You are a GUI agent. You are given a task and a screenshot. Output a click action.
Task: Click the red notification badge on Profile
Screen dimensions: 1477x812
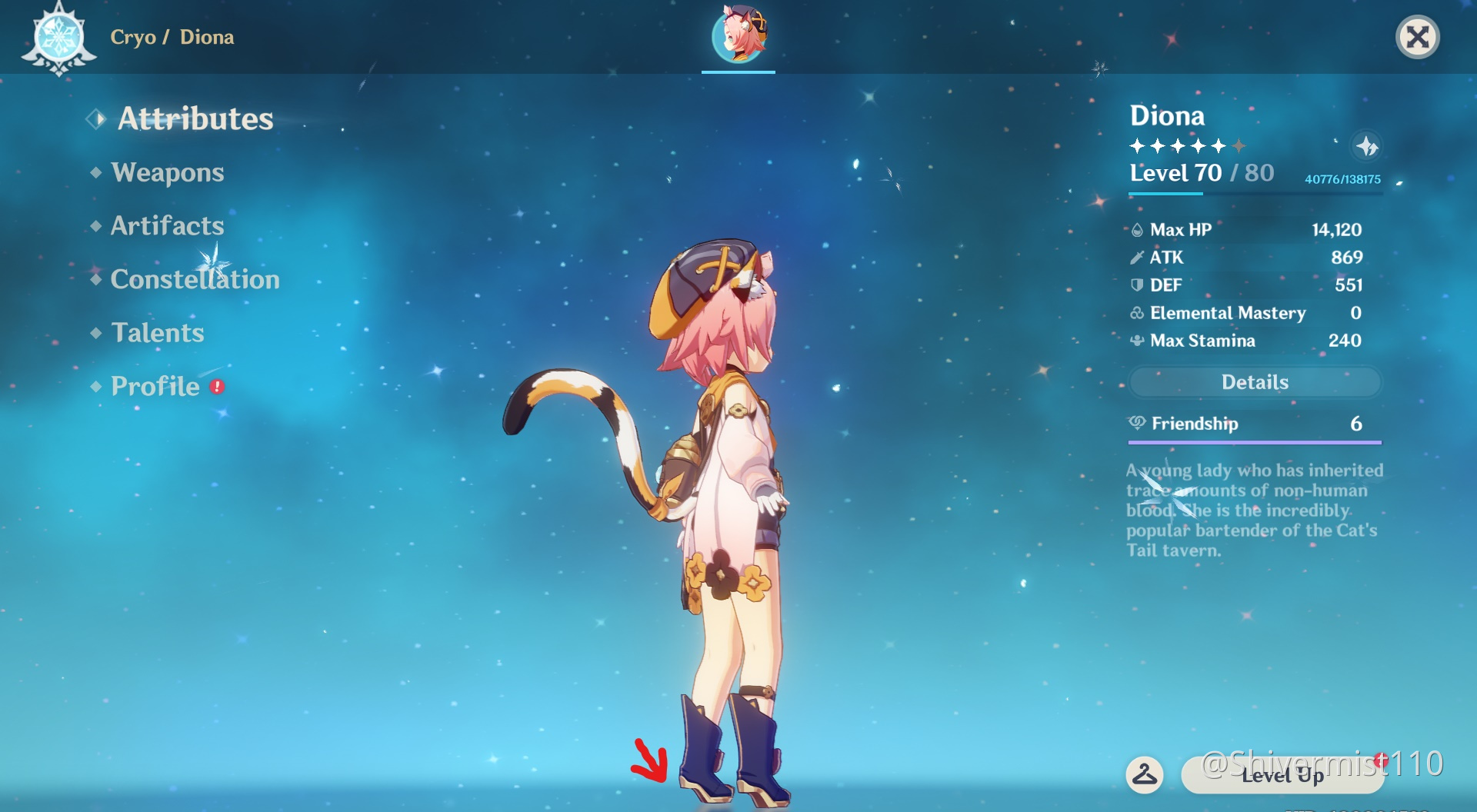coord(216,388)
